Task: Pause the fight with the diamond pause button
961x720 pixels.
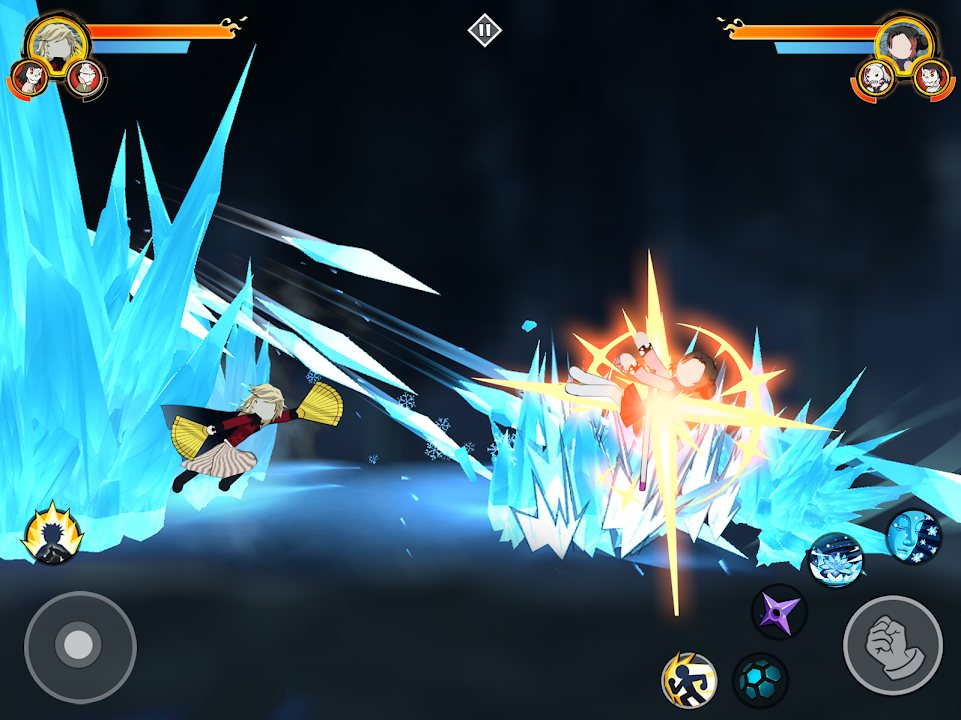Action: [484, 30]
